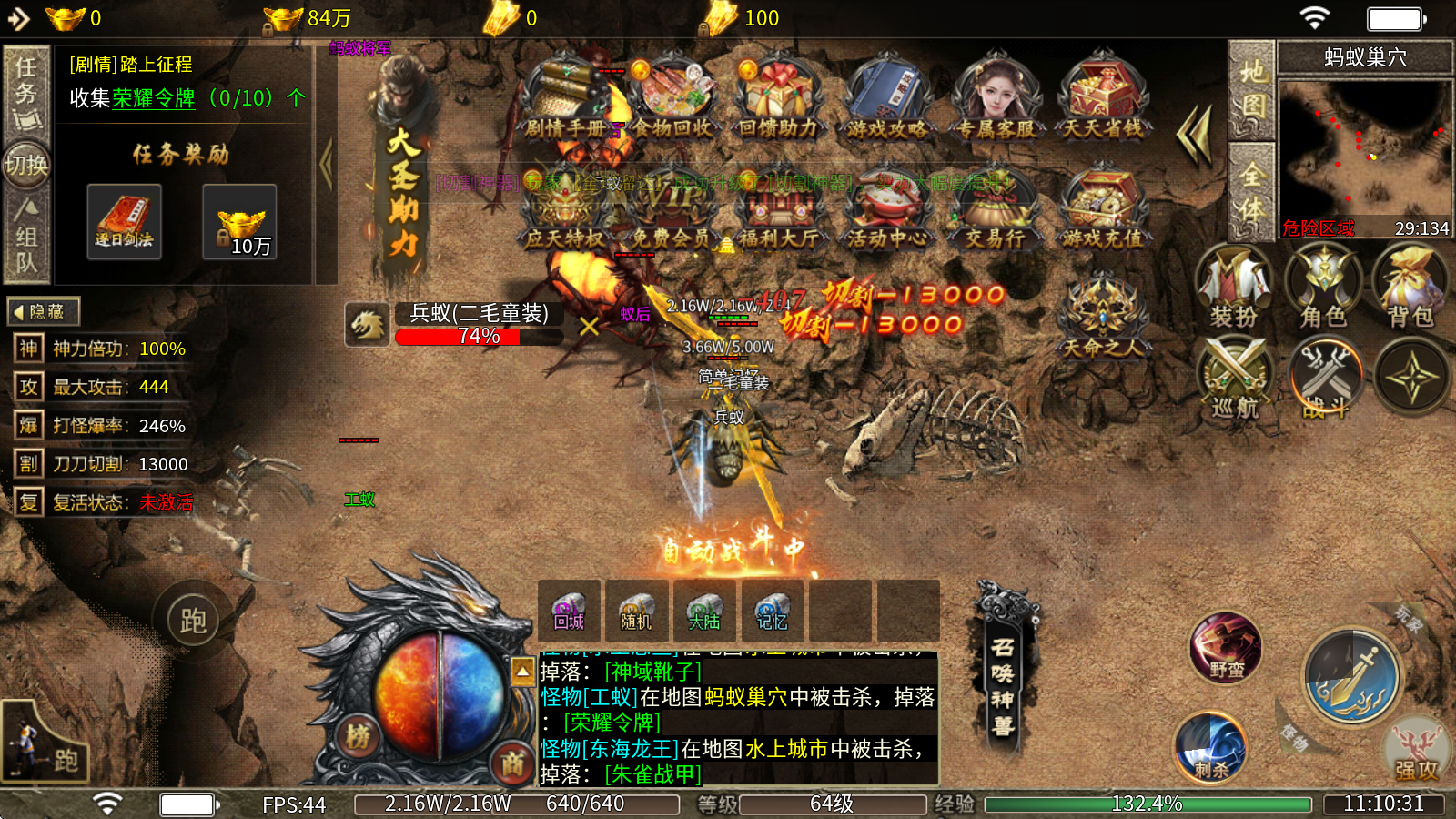The width and height of the screenshot is (1456, 819).
Task: Activate the 野蛮 skill icon
Action: (x=1225, y=646)
